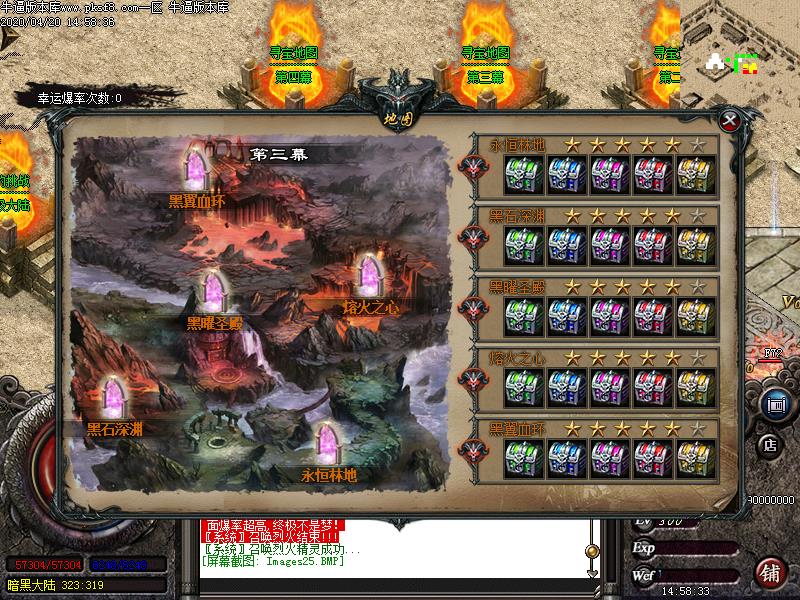Click the demon emblem beside 永恒林地

pos(472,166)
